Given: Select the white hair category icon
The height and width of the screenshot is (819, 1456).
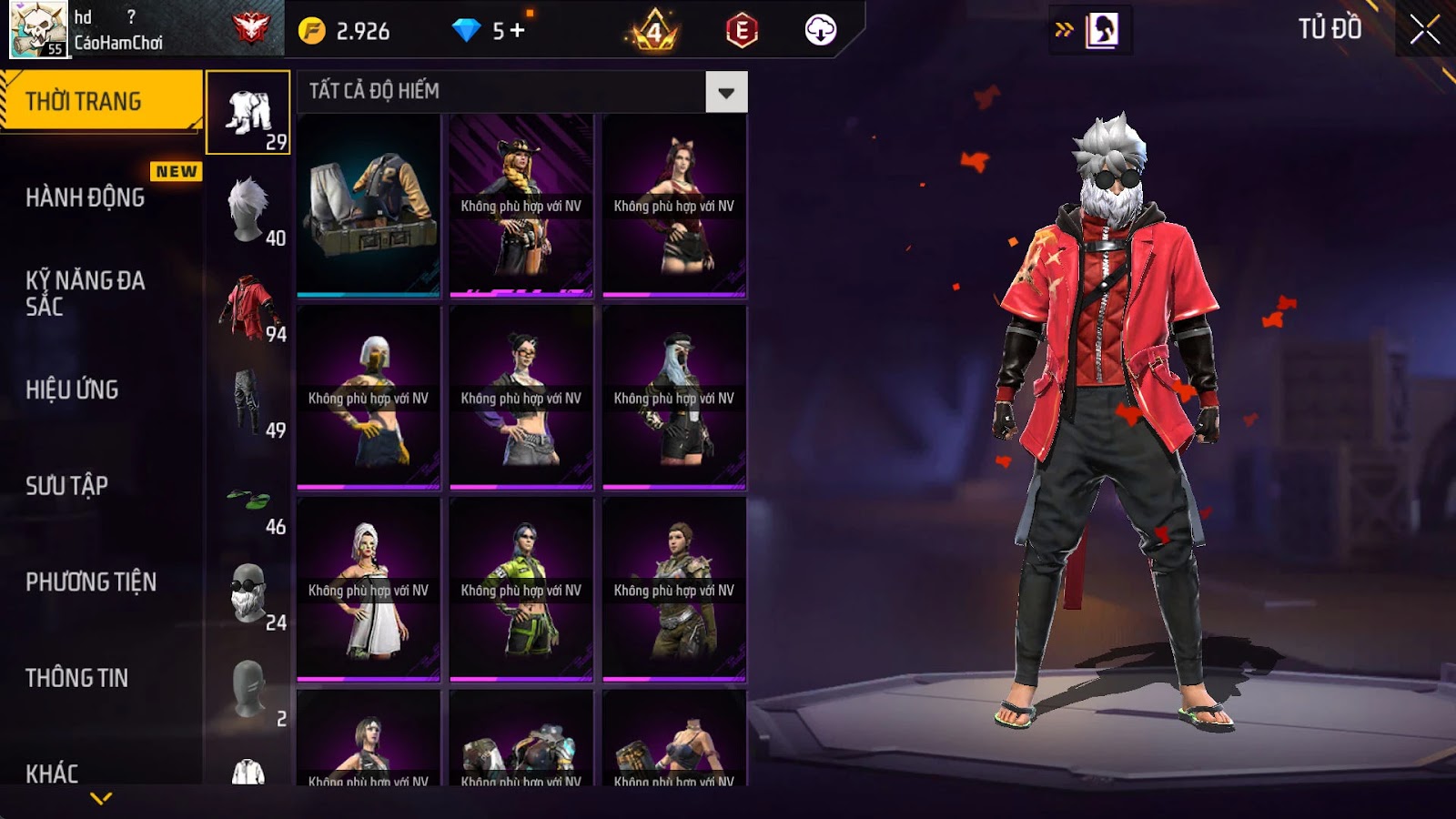Looking at the screenshot, I should [x=248, y=209].
